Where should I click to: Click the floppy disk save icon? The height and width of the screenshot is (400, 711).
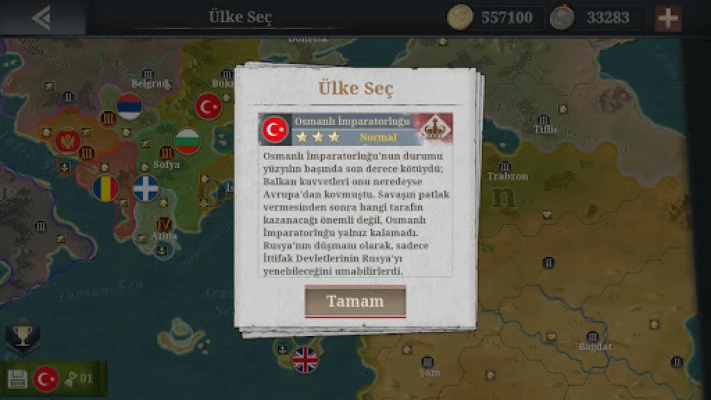17,379
